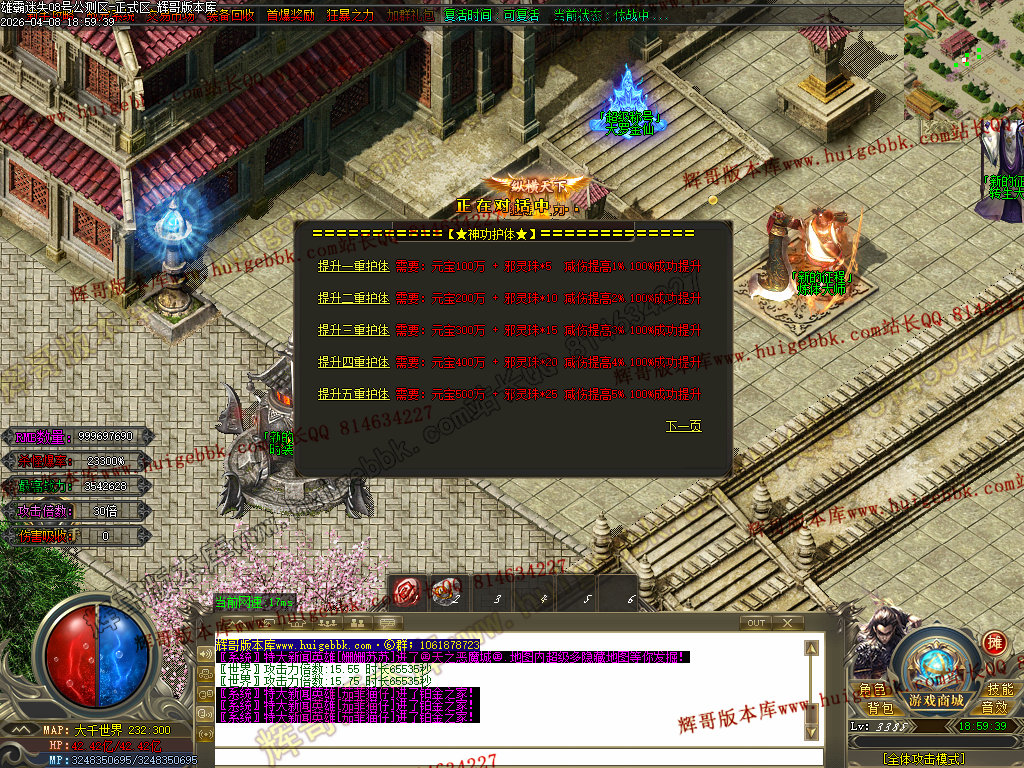Select the 提升四重护体 dialogue link
The width and height of the screenshot is (1024, 768).
353,362
